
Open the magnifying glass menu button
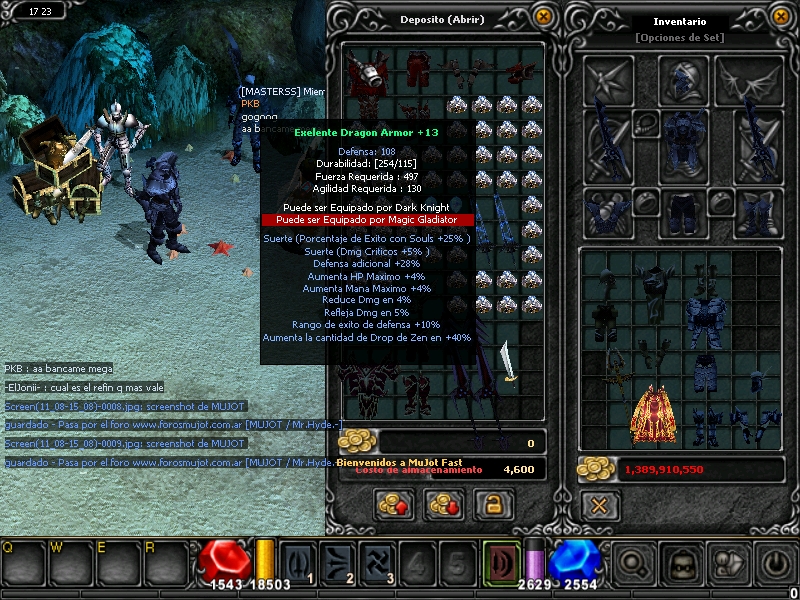[632, 564]
